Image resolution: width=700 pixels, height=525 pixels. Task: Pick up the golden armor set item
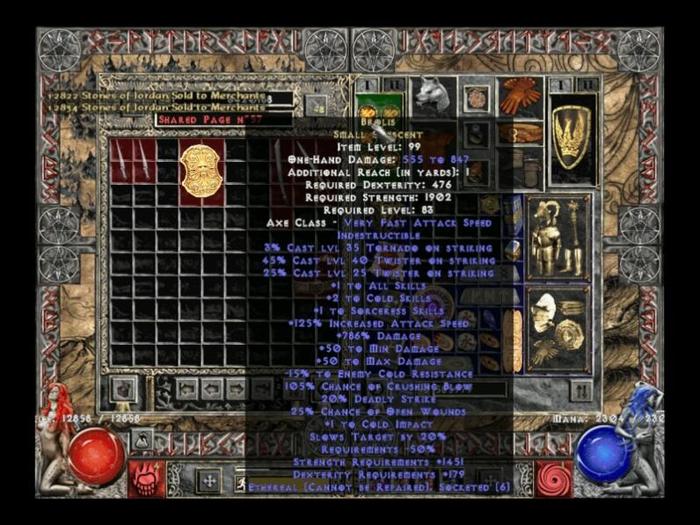pyautogui.click(x=543, y=238)
